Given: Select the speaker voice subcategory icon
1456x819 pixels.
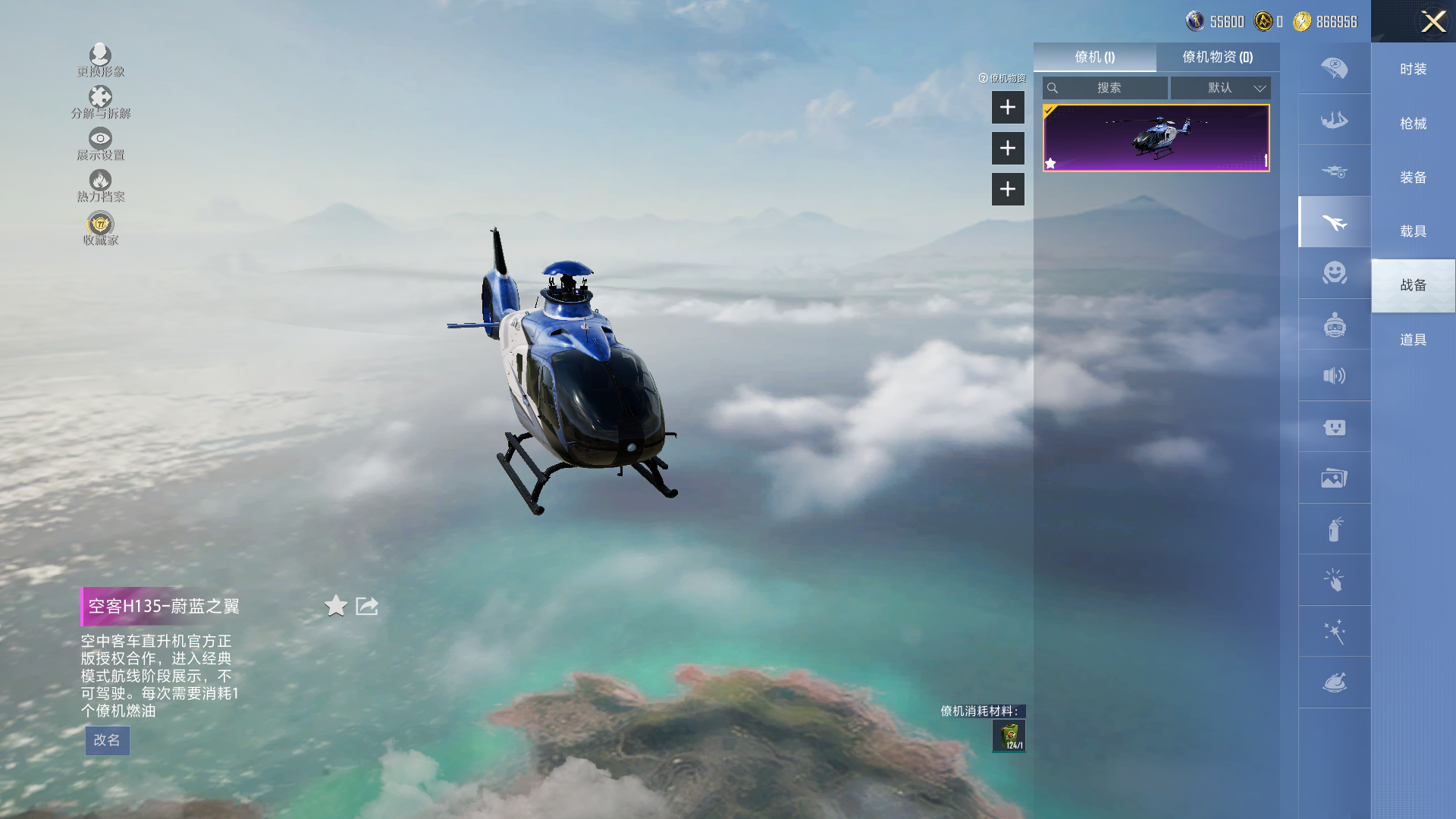Looking at the screenshot, I should (1334, 375).
